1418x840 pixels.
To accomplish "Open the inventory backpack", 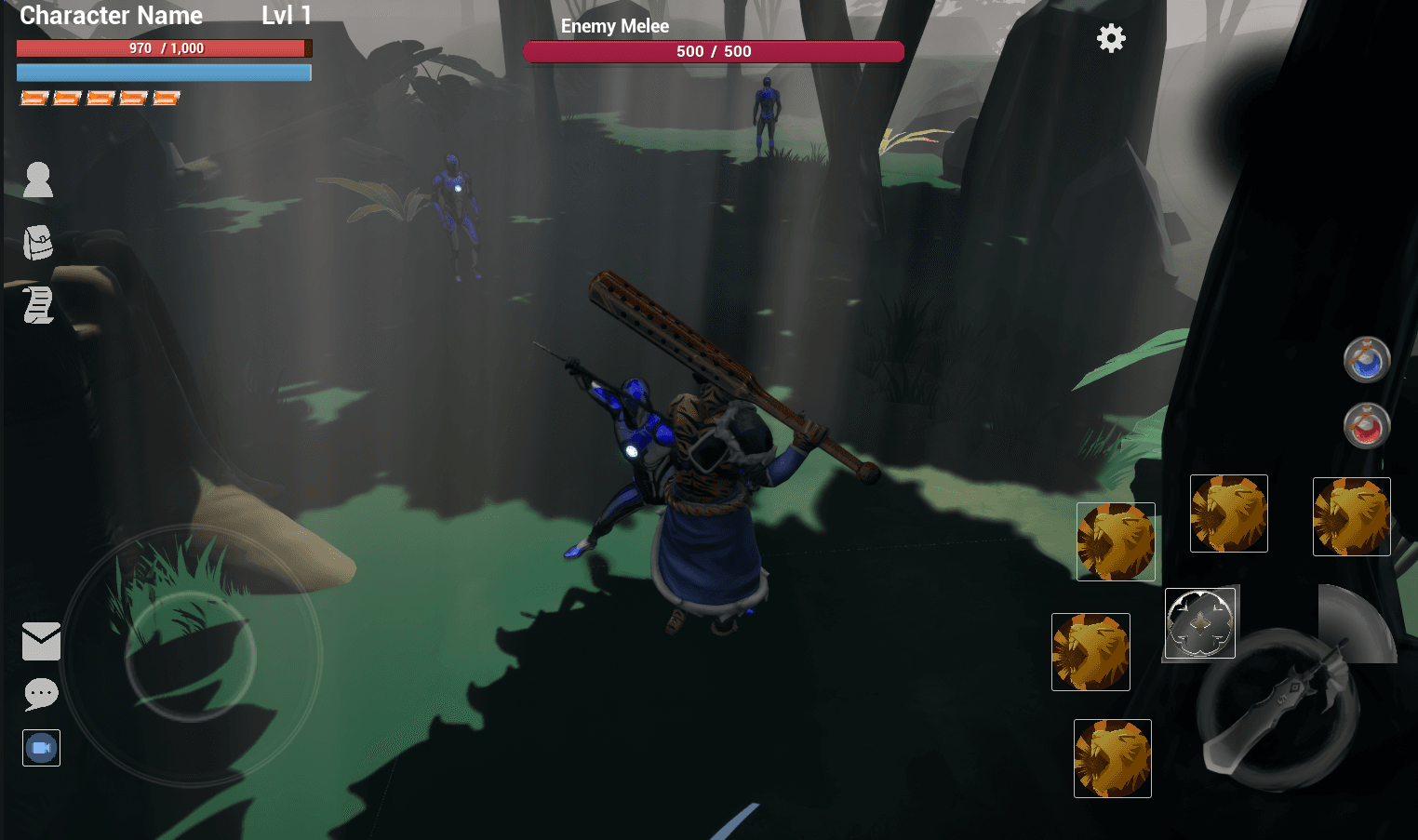I will tap(37, 242).
